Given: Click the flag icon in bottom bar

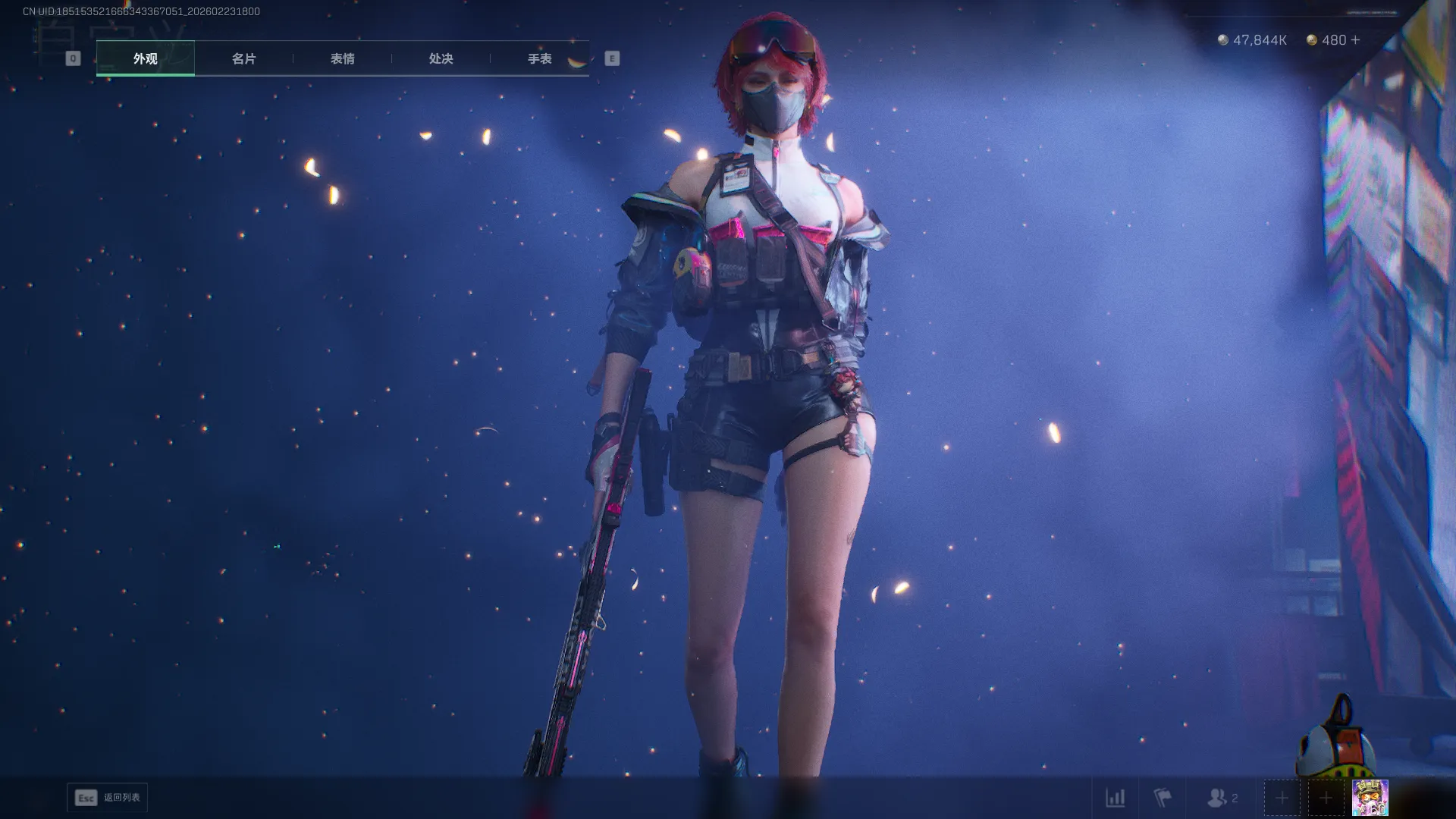Looking at the screenshot, I should click(x=1162, y=798).
